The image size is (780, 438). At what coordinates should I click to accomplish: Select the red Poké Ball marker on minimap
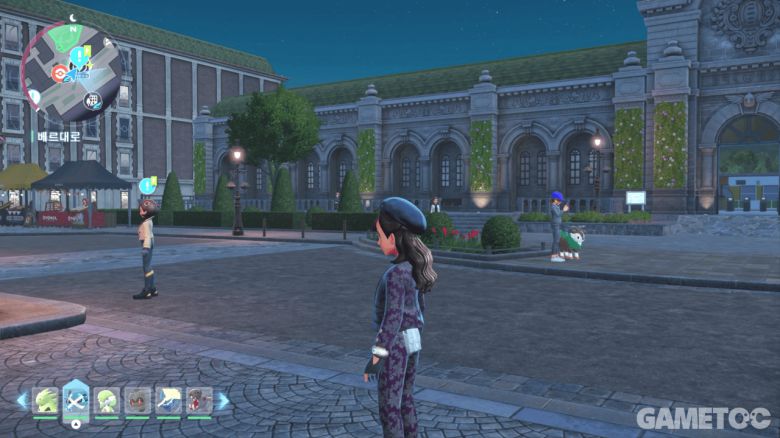(x=59, y=72)
